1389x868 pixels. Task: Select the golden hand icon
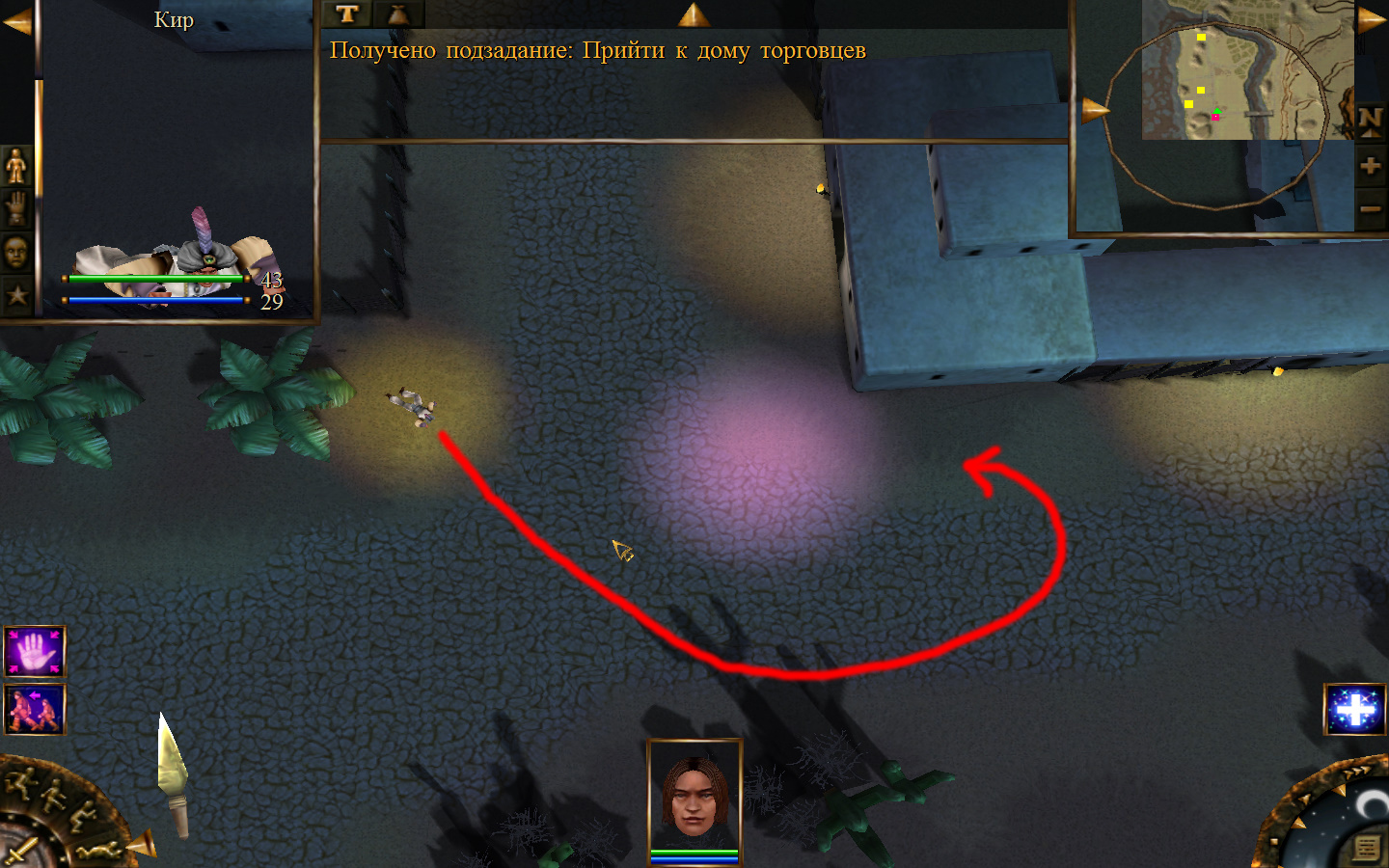(x=16, y=208)
